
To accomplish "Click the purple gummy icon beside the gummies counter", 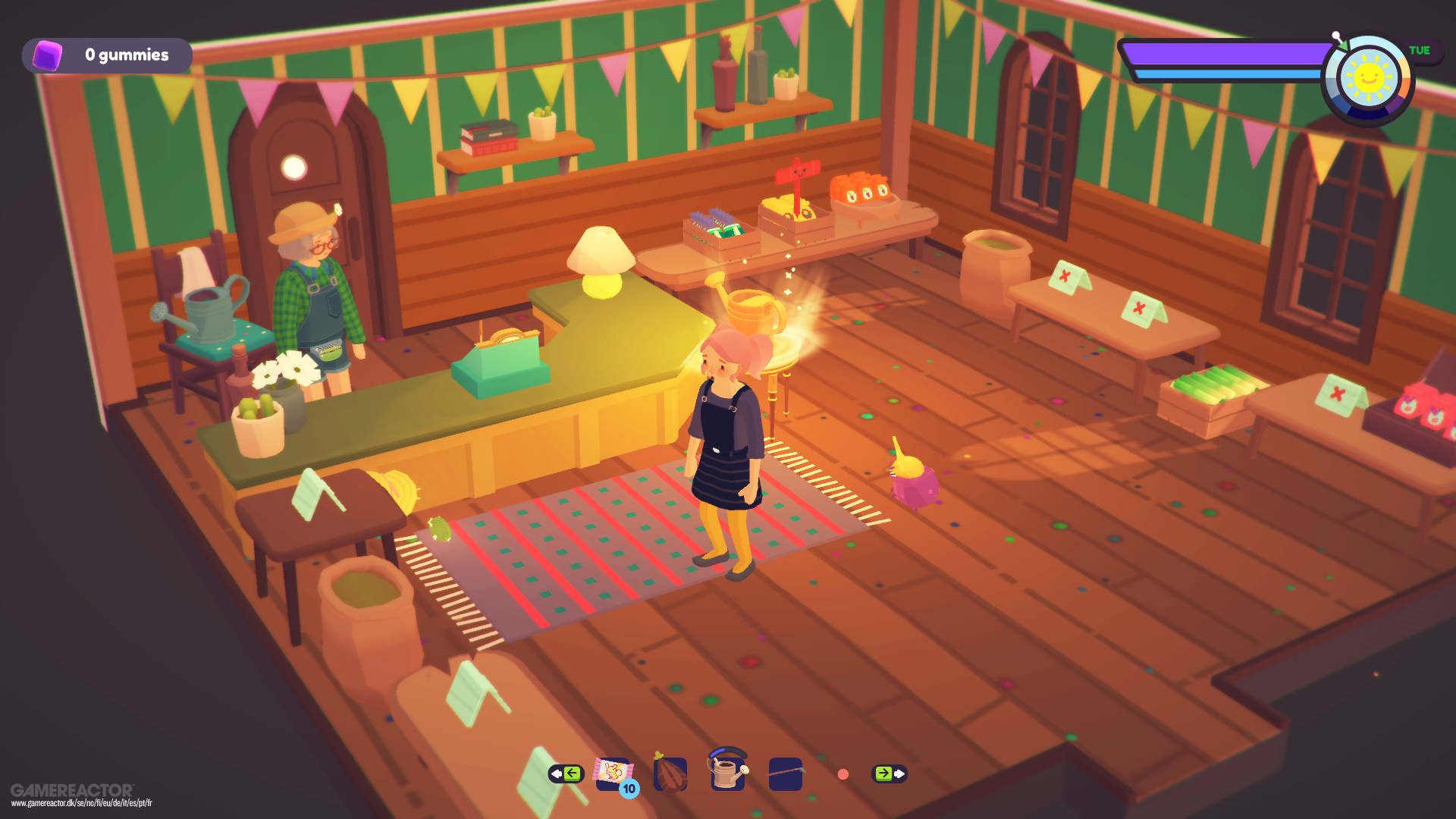I will 47,55.
